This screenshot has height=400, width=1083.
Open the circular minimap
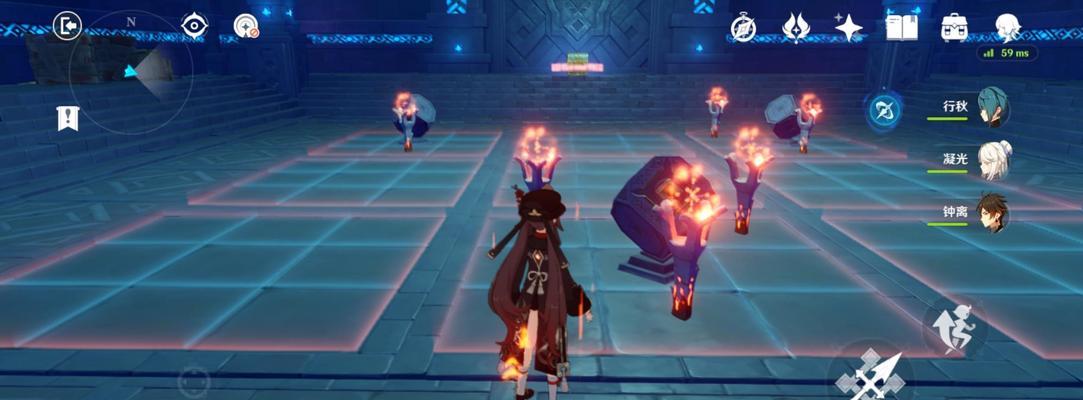pos(130,72)
